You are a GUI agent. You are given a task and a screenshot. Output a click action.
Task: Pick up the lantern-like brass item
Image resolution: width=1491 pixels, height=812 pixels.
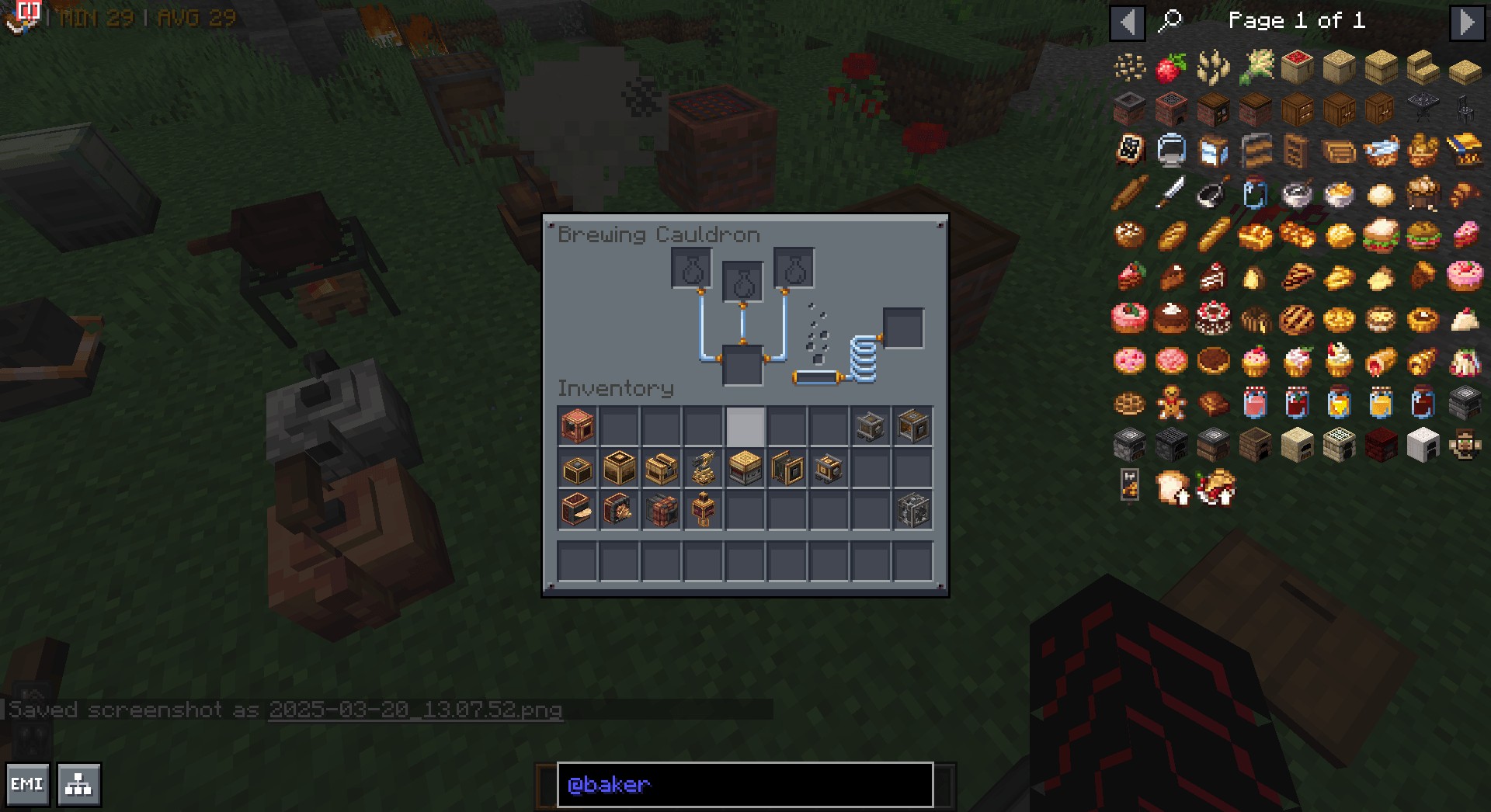[x=703, y=510]
